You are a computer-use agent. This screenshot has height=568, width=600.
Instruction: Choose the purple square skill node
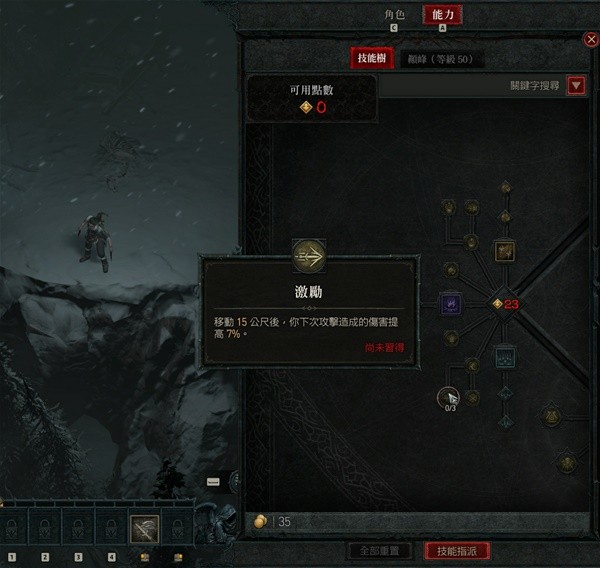click(450, 303)
